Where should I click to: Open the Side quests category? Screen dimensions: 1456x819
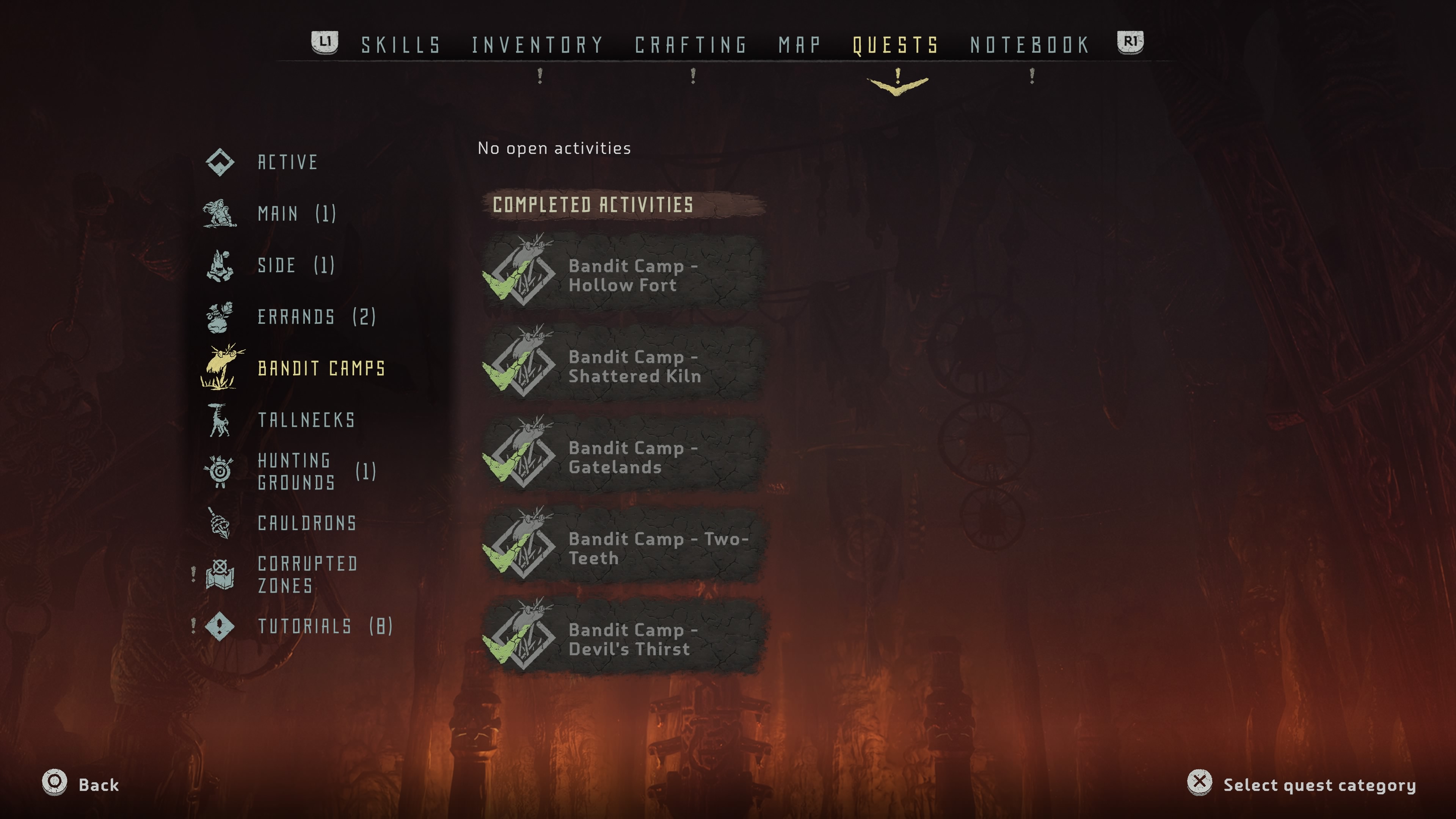(295, 265)
